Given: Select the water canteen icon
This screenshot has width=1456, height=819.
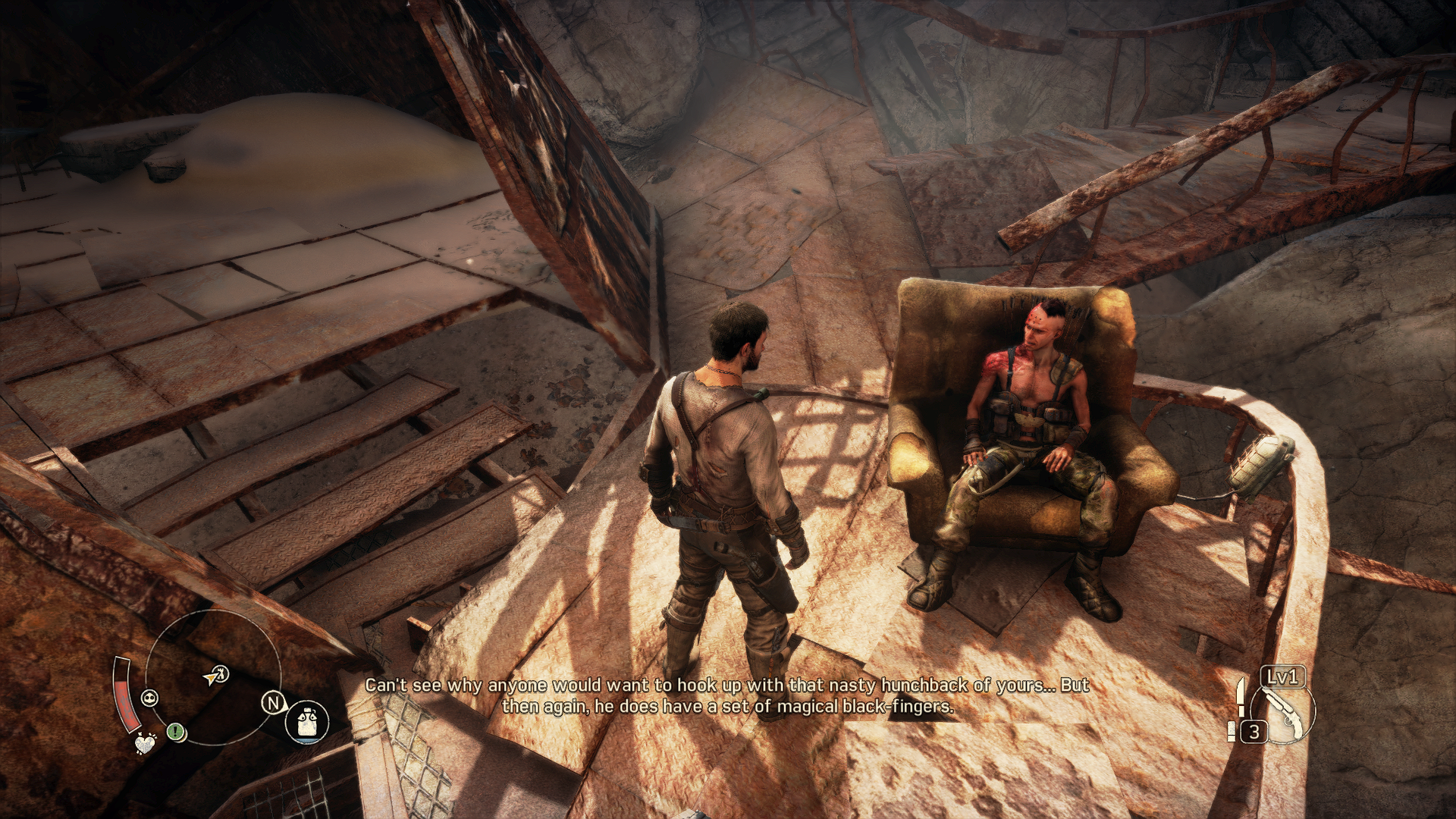Looking at the screenshot, I should click(x=307, y=720).
